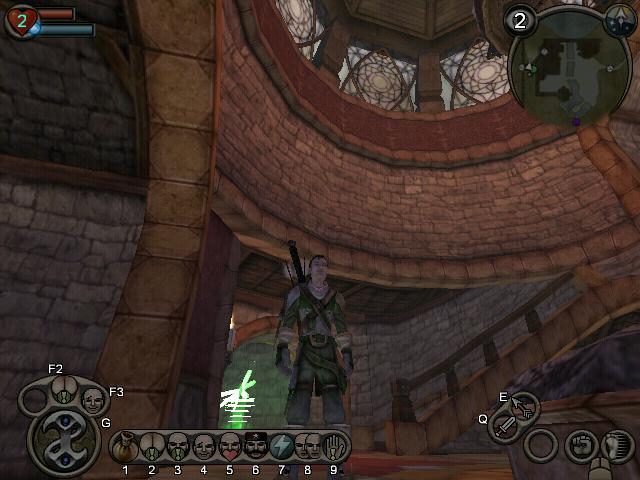Select the face icon labeled F3
Viewport: 640px width, 480px height.
coord(93,401)
